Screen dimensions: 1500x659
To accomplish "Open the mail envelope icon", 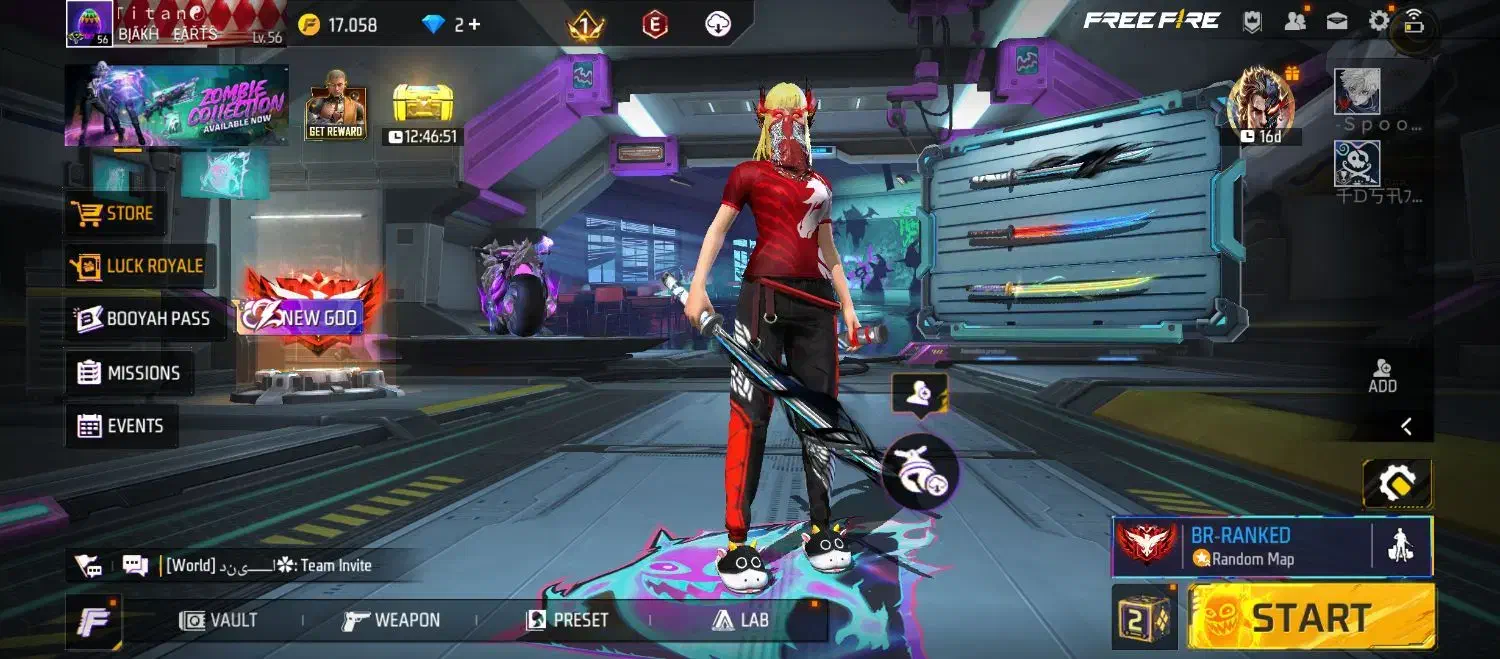I will click(1337, 20).
